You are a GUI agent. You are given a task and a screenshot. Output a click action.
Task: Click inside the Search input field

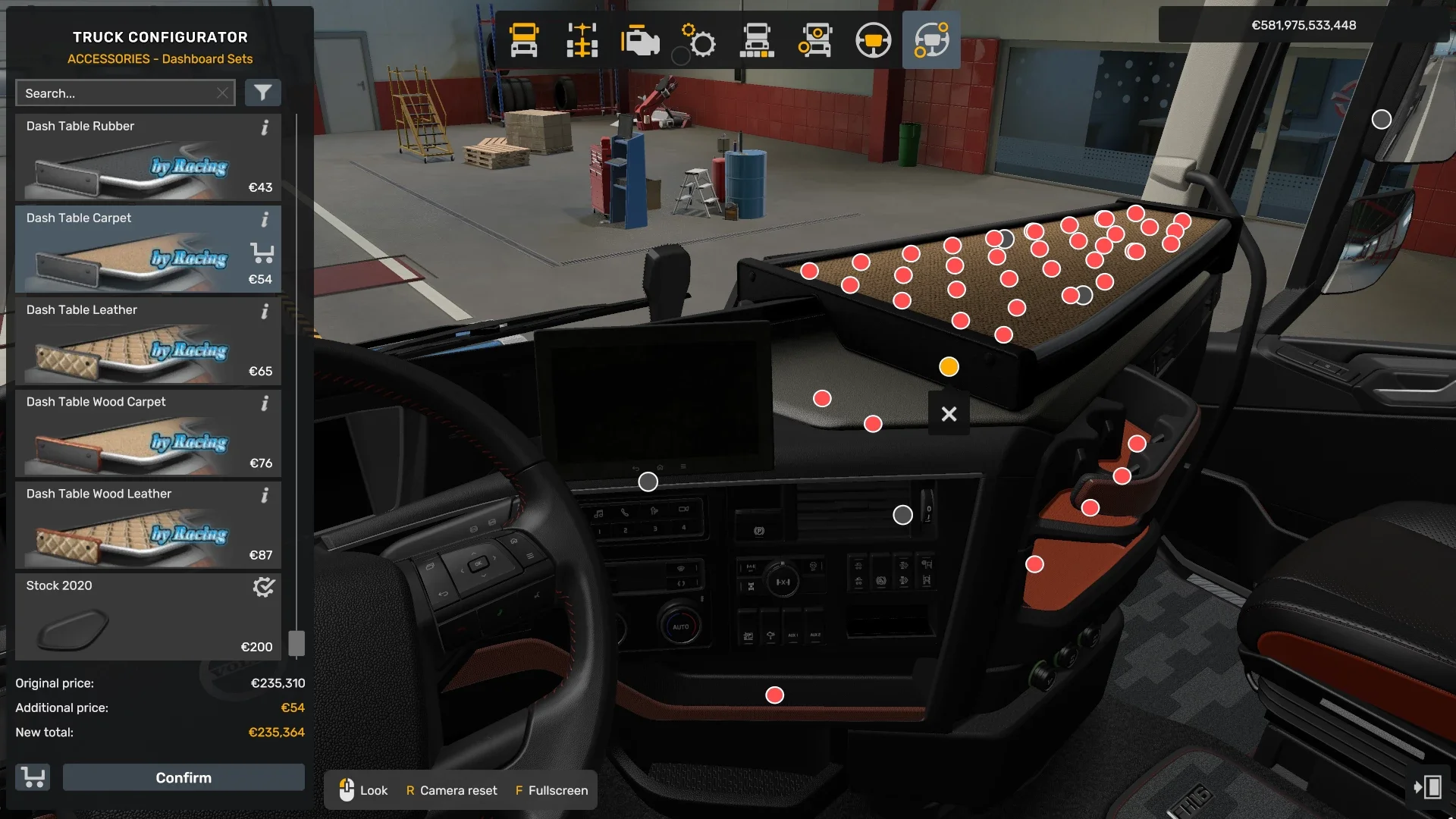click(114, 93)
